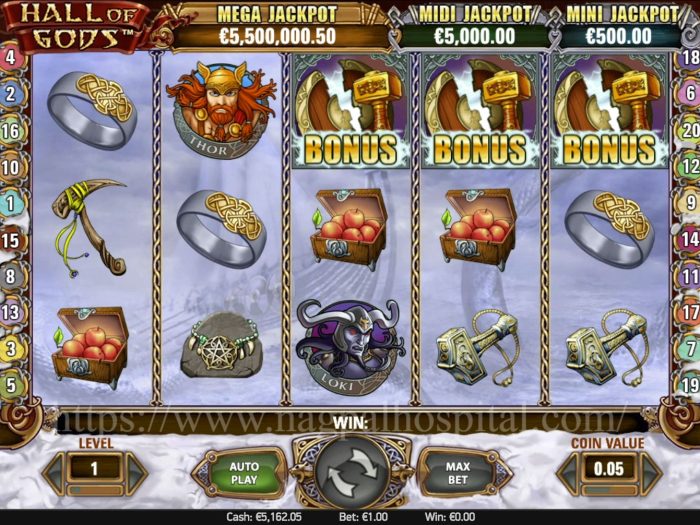Image resolution: width=700 pixels, height=525 pixels.
Task: Select payline number 16 badge
Action: click(x=11, y=130)
